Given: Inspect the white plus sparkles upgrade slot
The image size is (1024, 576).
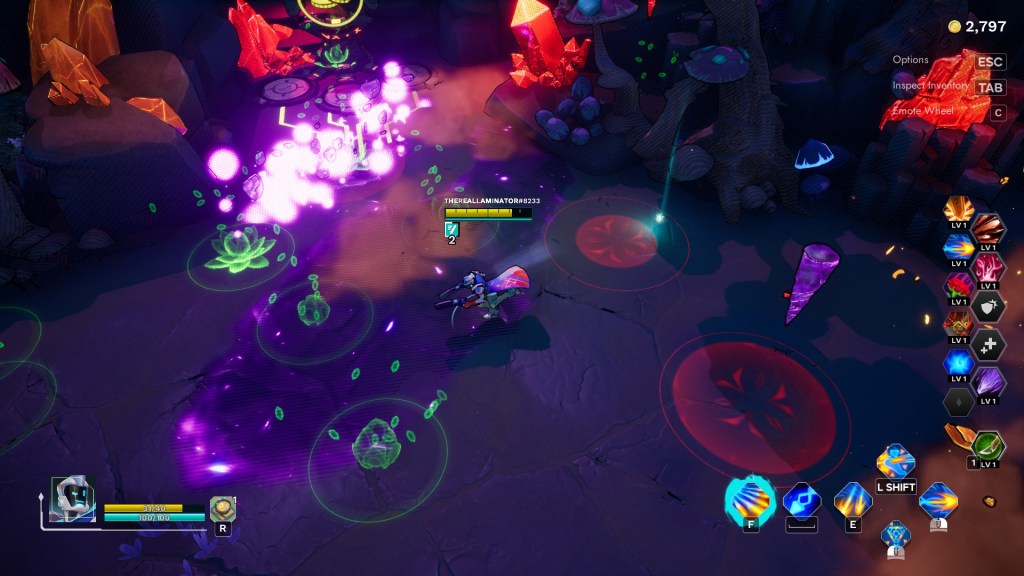Looking at the screenshot, I should (x=988, y=344).
